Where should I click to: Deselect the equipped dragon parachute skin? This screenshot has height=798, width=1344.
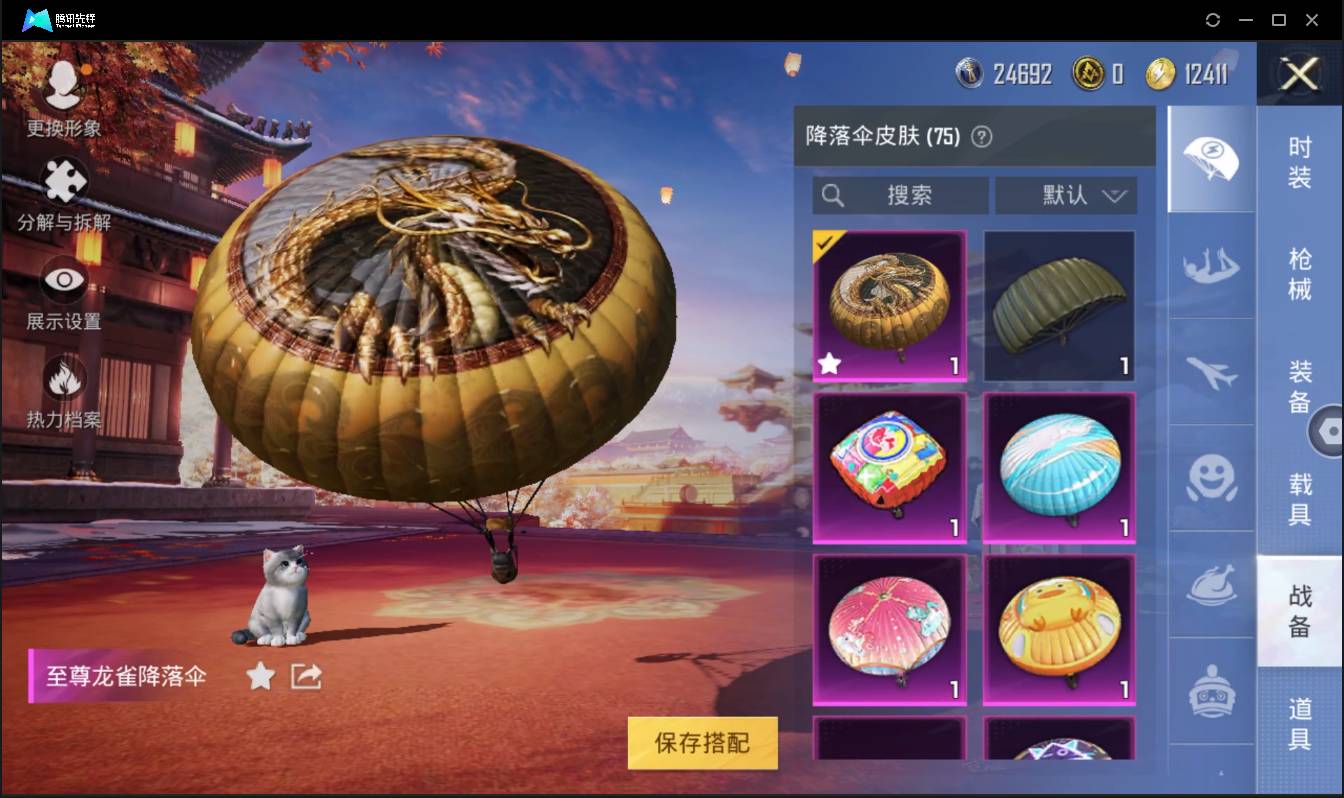(889, 303)
